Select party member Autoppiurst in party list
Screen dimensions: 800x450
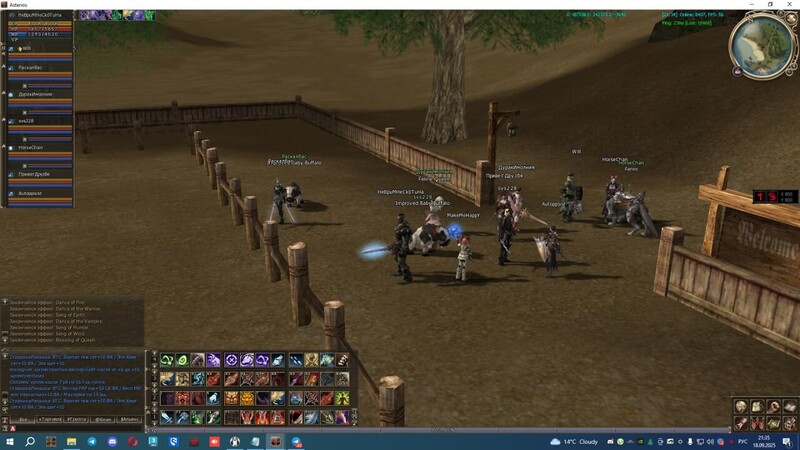click(30, 193)
